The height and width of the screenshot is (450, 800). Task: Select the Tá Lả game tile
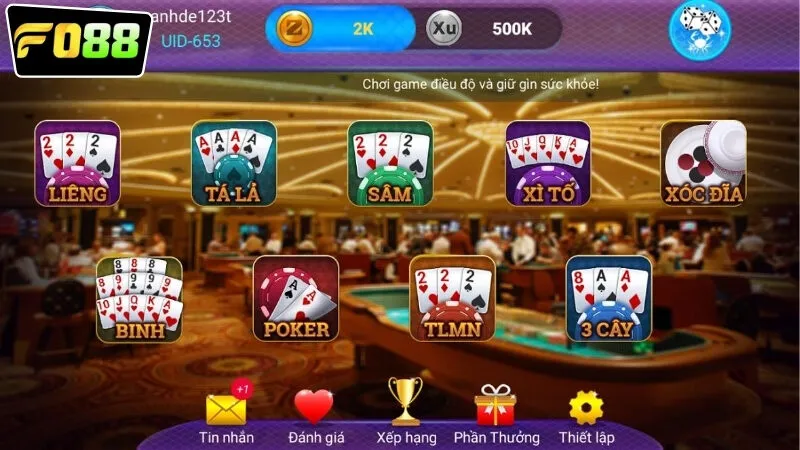coord(233,163)
